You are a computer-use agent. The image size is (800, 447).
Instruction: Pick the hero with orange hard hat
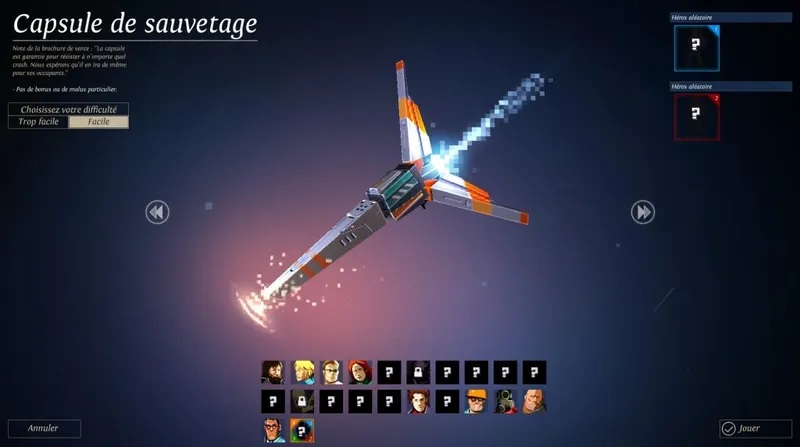pos(477,402)
